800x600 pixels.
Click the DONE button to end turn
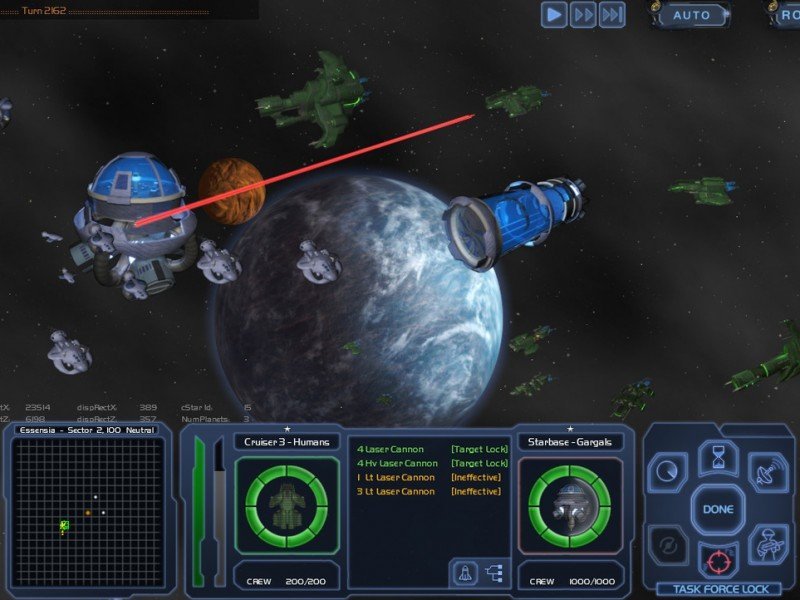(718, 509)
